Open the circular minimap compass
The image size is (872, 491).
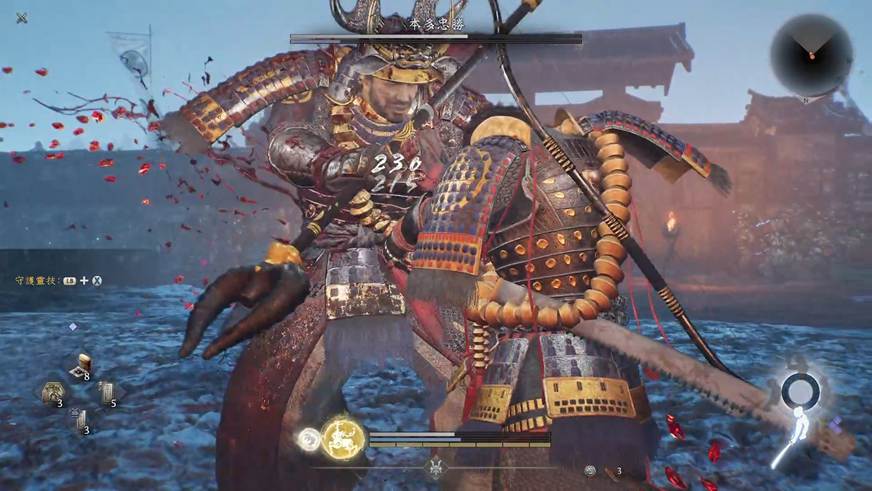click(x=811, y=56)
